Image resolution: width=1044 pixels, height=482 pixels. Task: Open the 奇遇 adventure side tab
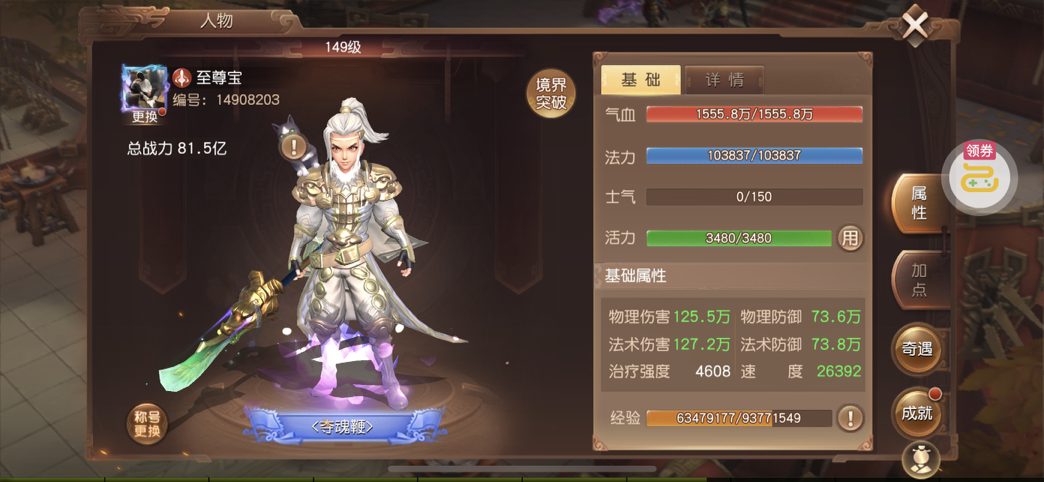point(916,349)
